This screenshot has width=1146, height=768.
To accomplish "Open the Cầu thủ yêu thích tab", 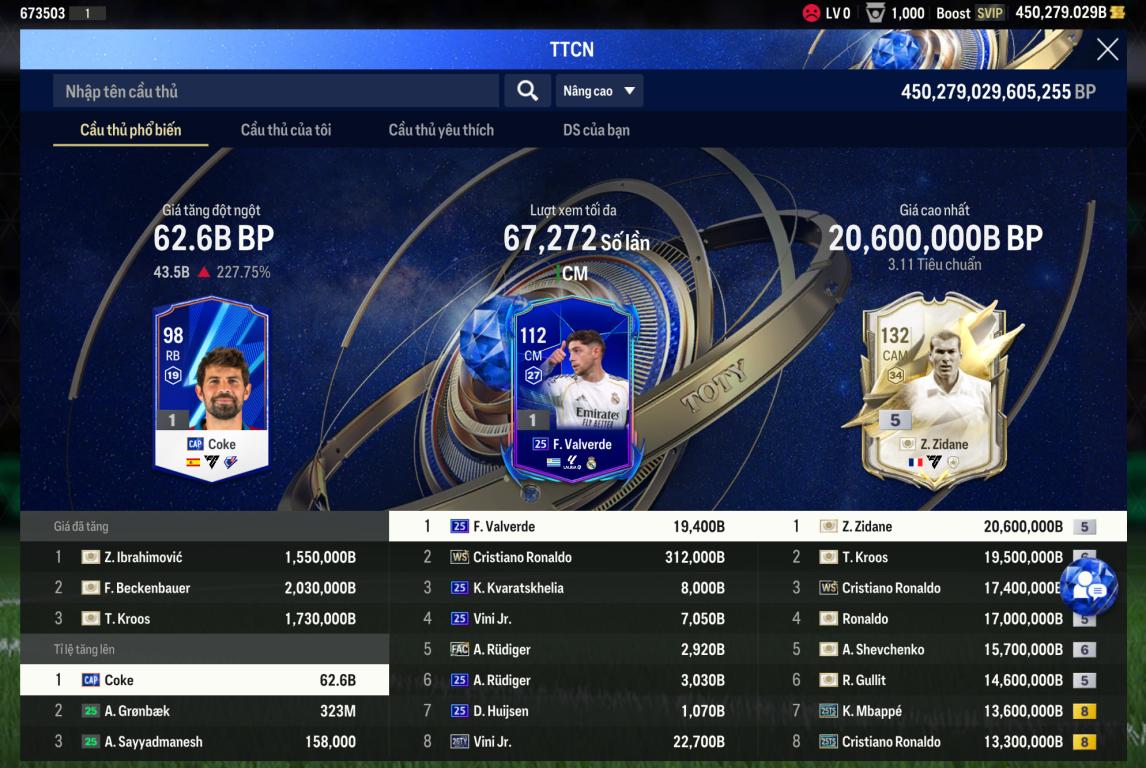I will (441, 130).
